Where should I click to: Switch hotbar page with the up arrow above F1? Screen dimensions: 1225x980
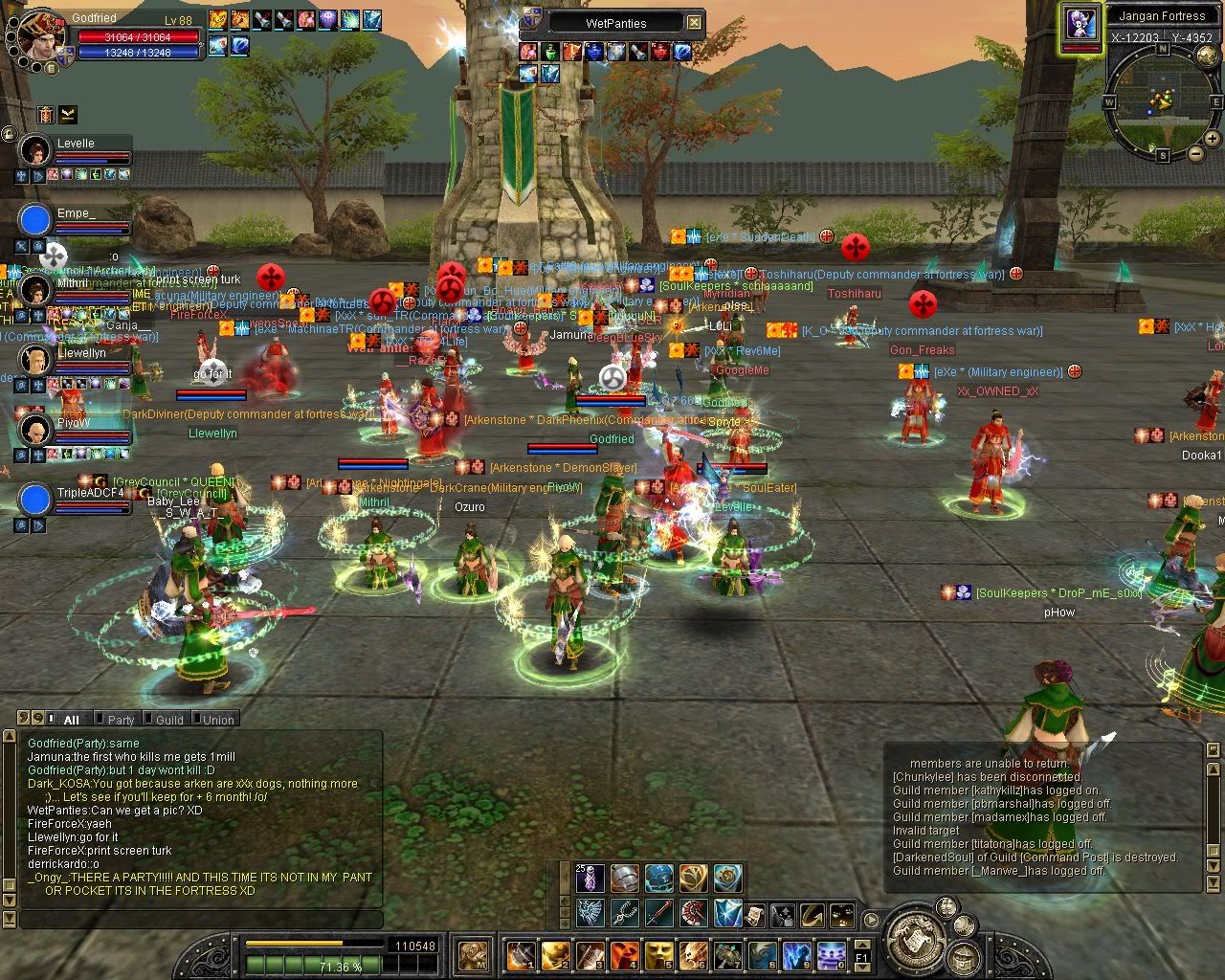(x=861, y=944)
